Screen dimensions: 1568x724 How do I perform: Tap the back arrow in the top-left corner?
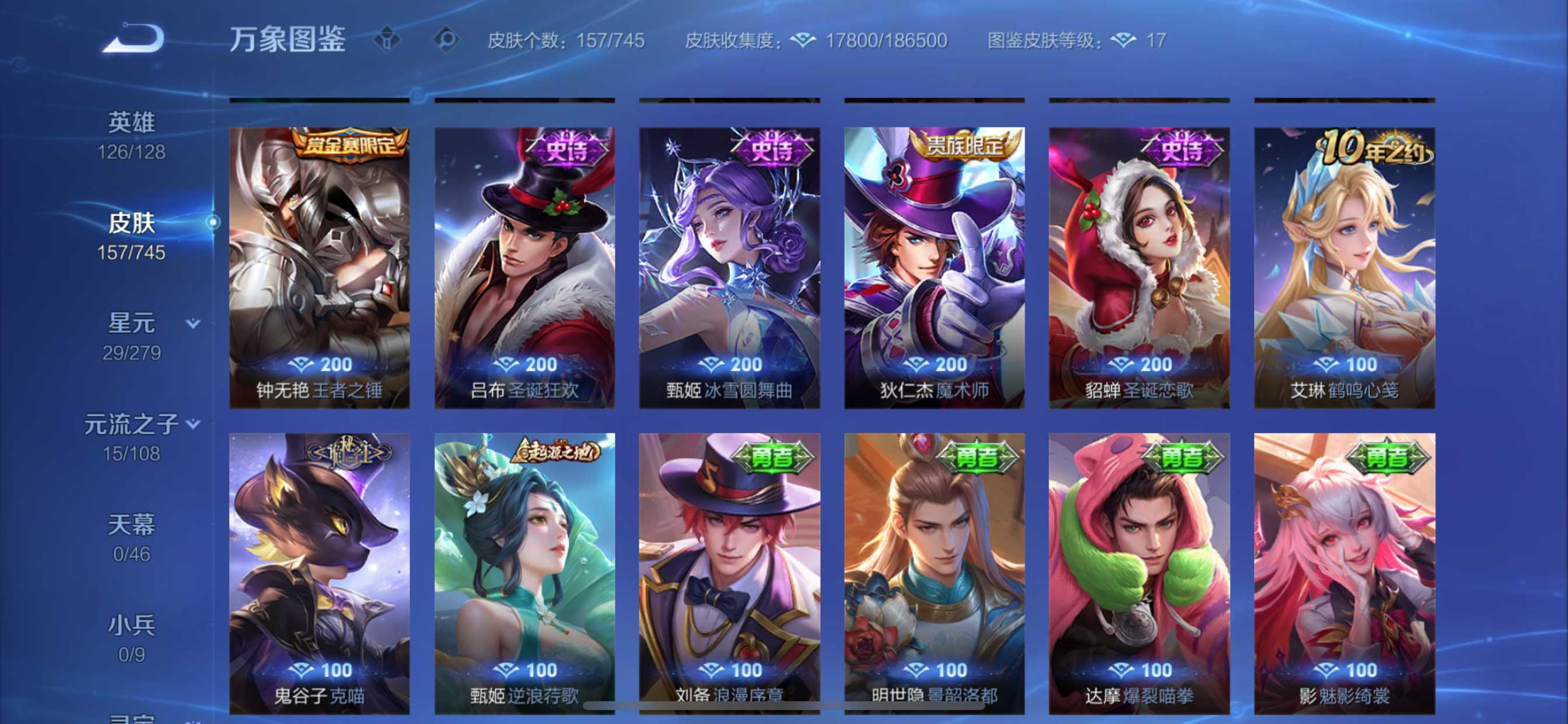click(132, 38)
